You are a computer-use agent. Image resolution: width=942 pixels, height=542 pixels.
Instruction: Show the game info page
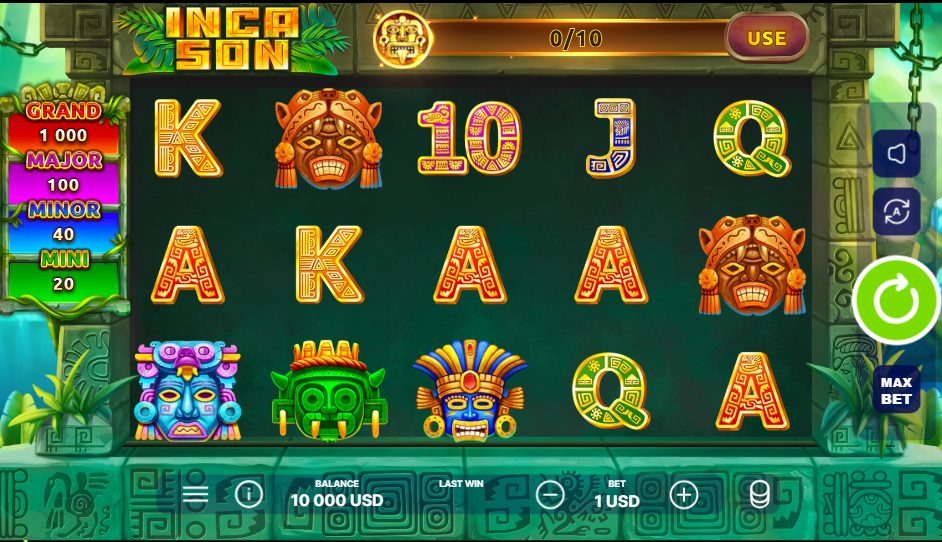[x=248, y=494]
